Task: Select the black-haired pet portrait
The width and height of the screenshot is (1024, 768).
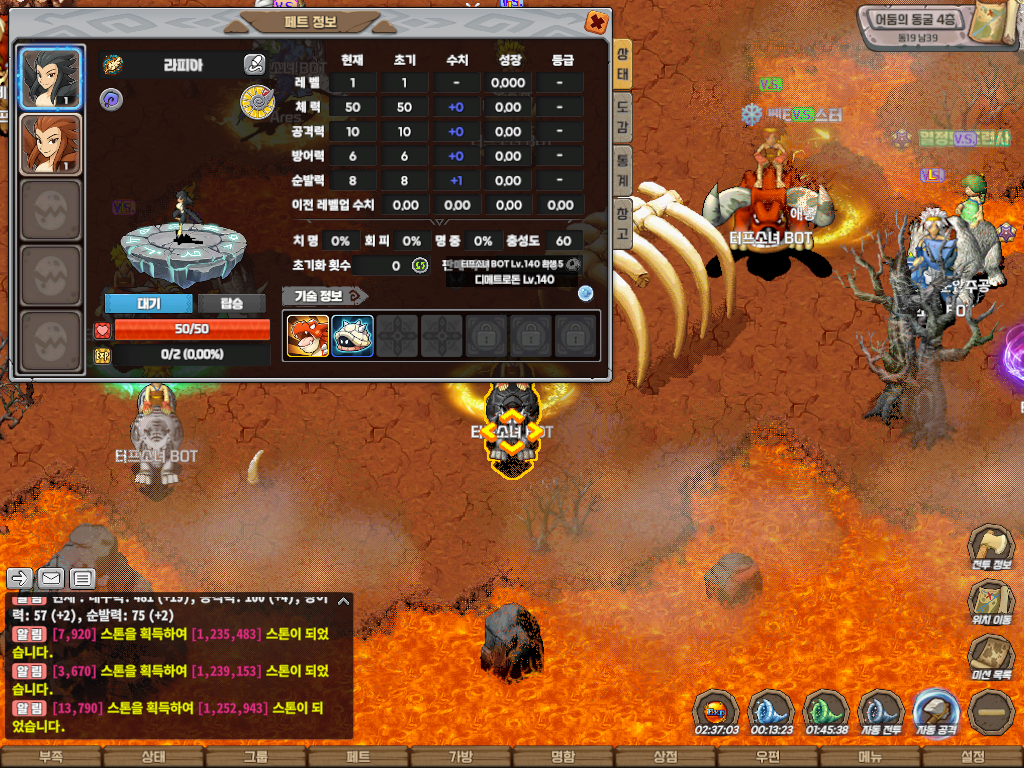Action: pos(51,77)
